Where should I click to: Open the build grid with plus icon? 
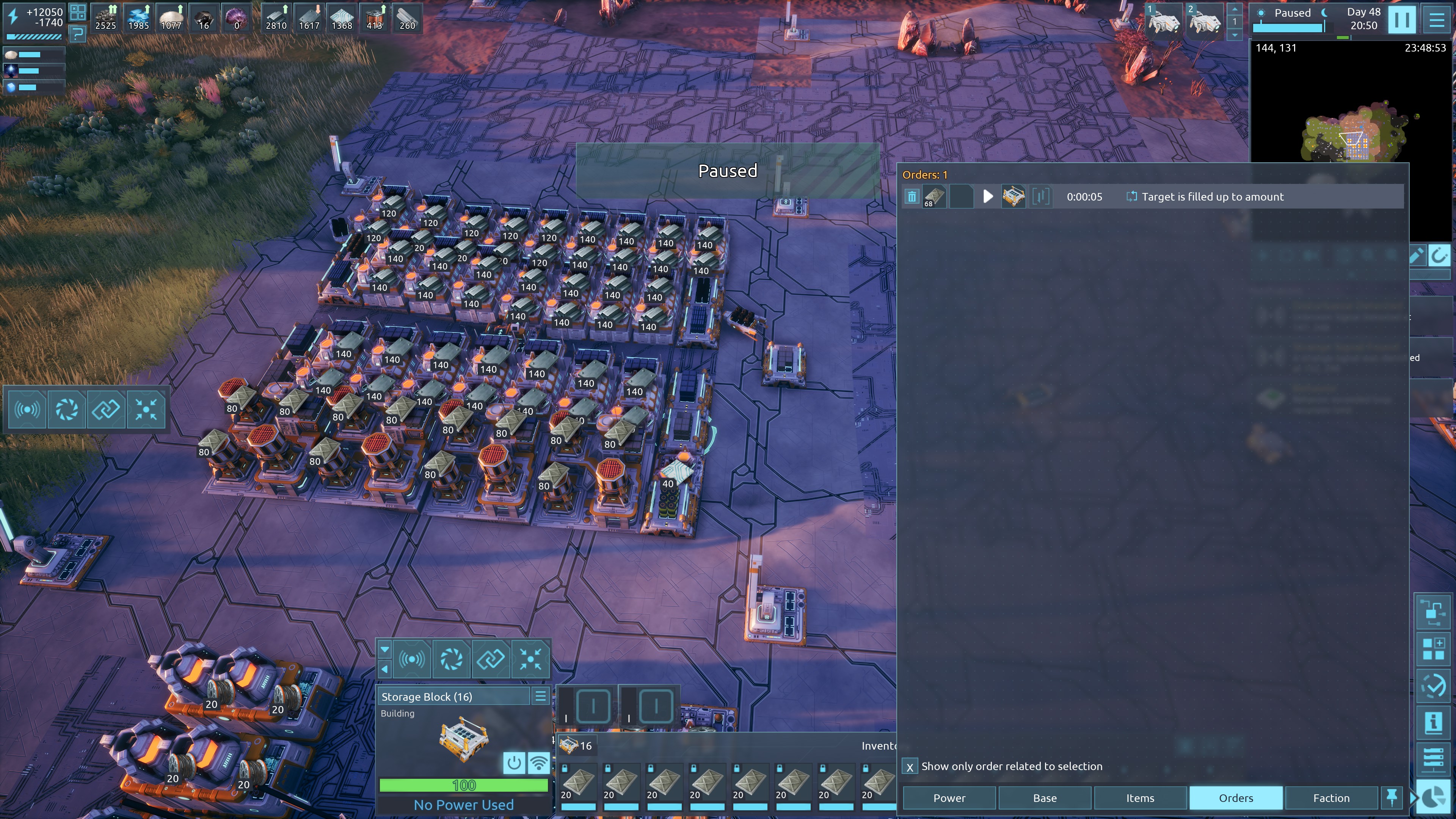1433,648
